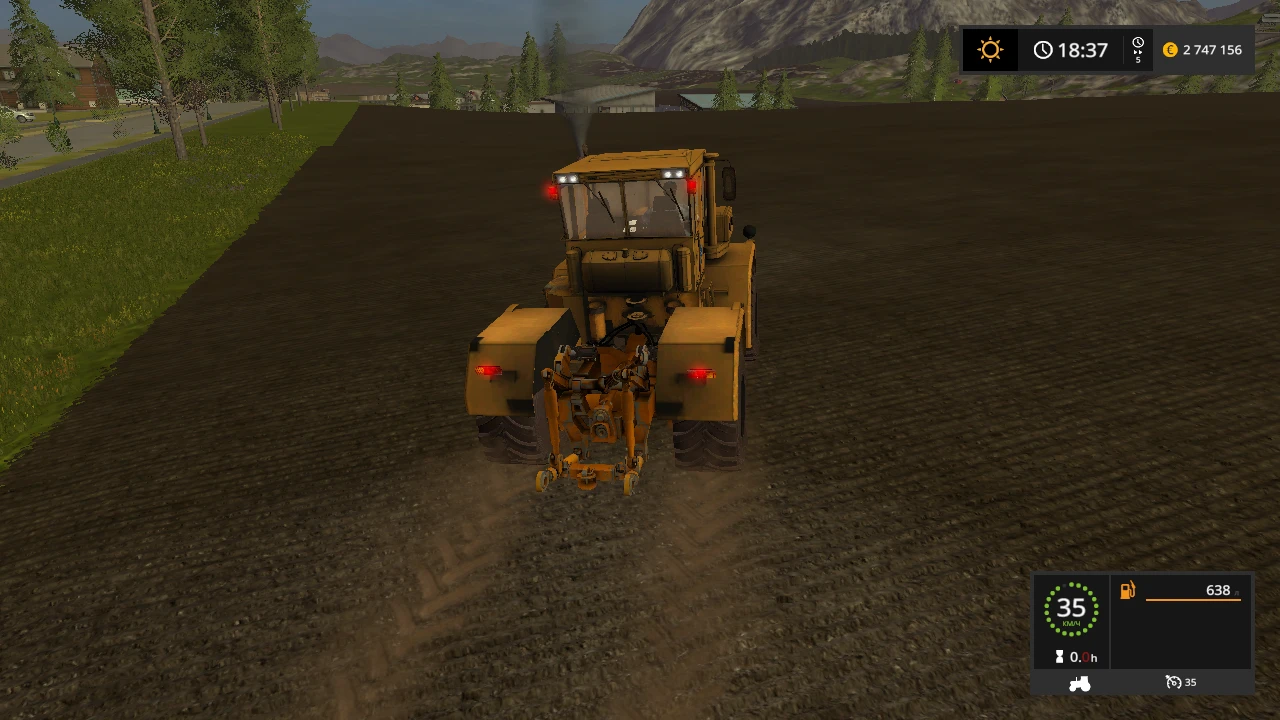Select the fuel amount reading 638

click(x=1219, y=590)
